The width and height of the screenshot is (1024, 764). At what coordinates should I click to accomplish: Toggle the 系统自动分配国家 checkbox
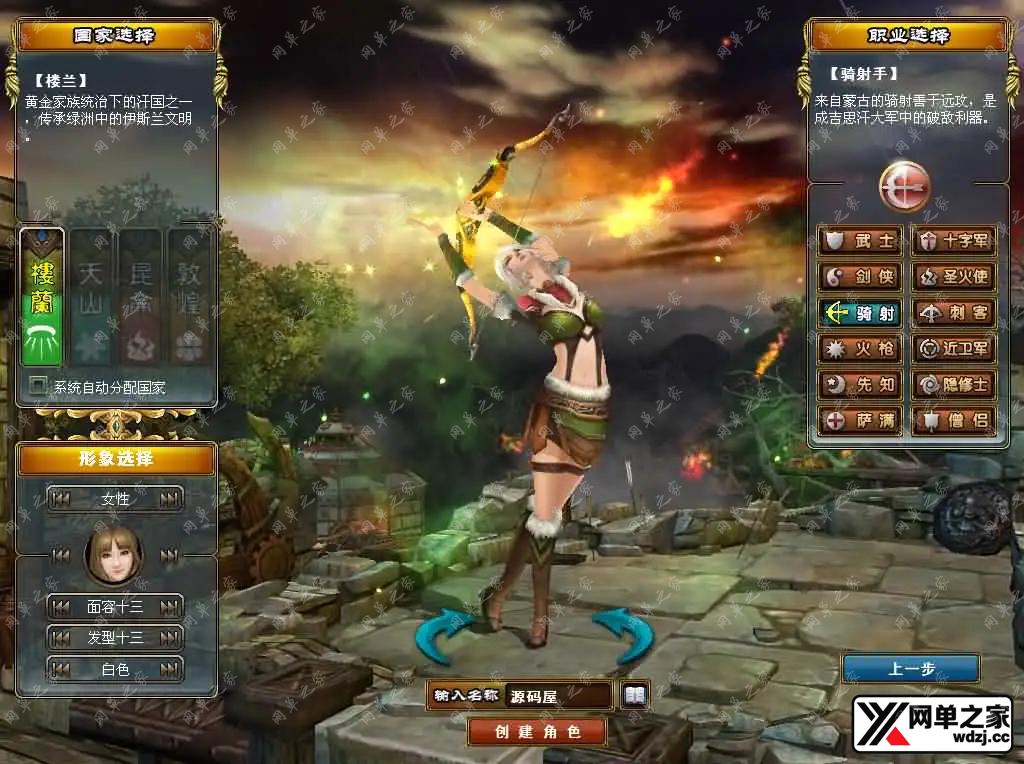coord(38,386)
